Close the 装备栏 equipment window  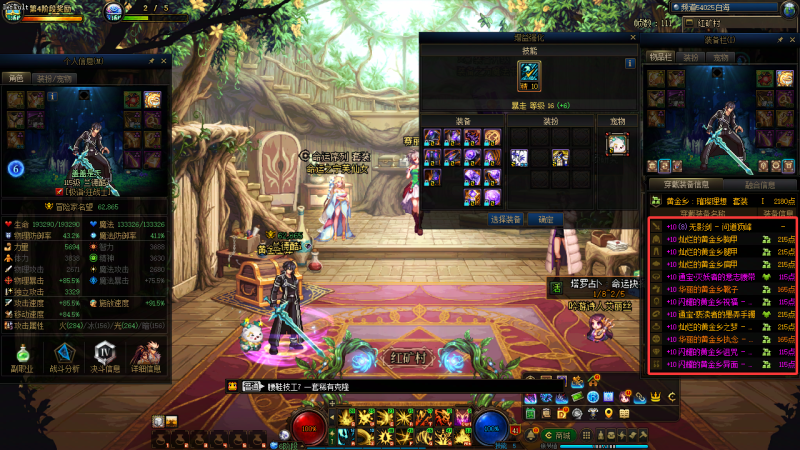(x=791, y=39)
